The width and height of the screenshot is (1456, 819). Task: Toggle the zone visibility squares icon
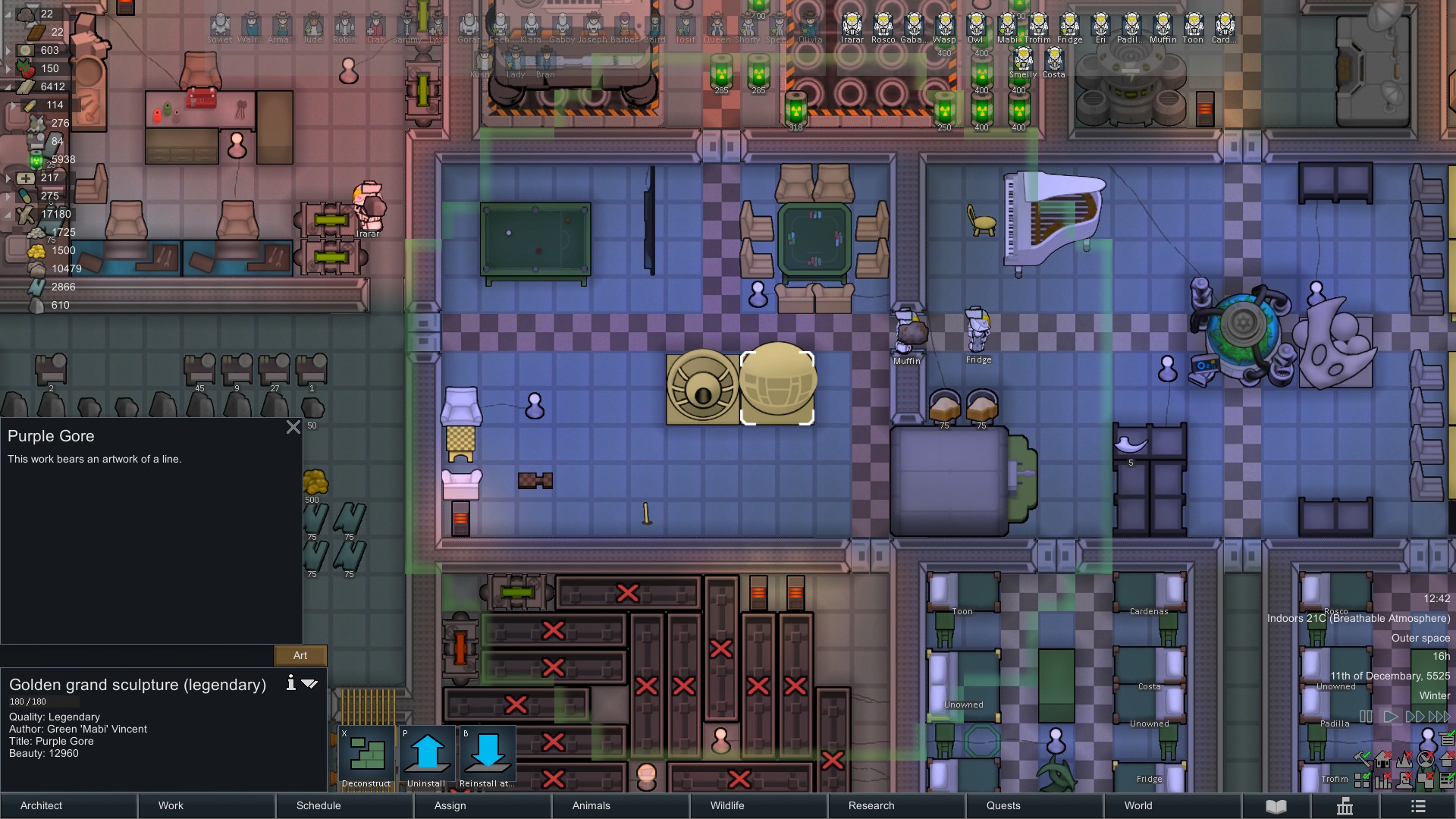1363,781
